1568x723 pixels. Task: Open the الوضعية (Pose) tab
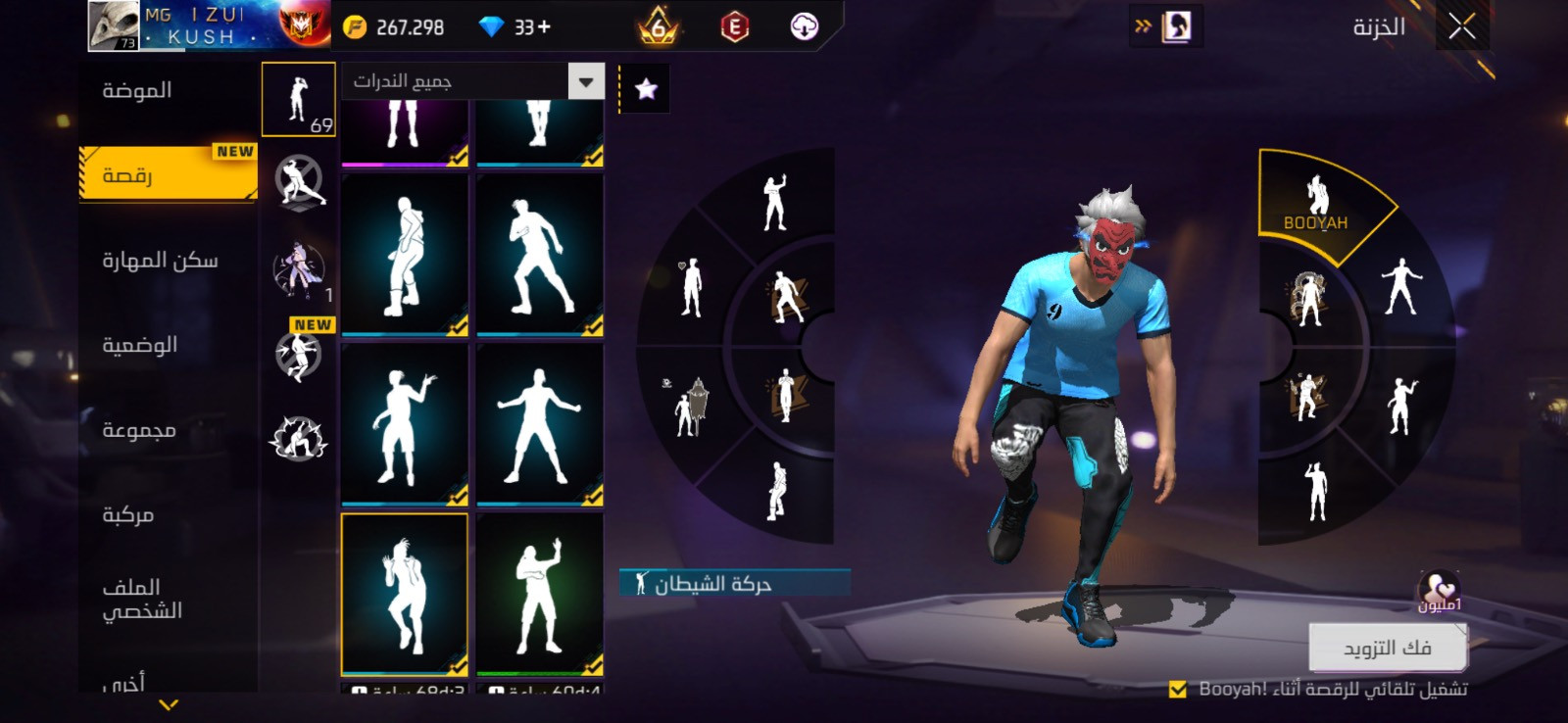click(x=140, y=345)
